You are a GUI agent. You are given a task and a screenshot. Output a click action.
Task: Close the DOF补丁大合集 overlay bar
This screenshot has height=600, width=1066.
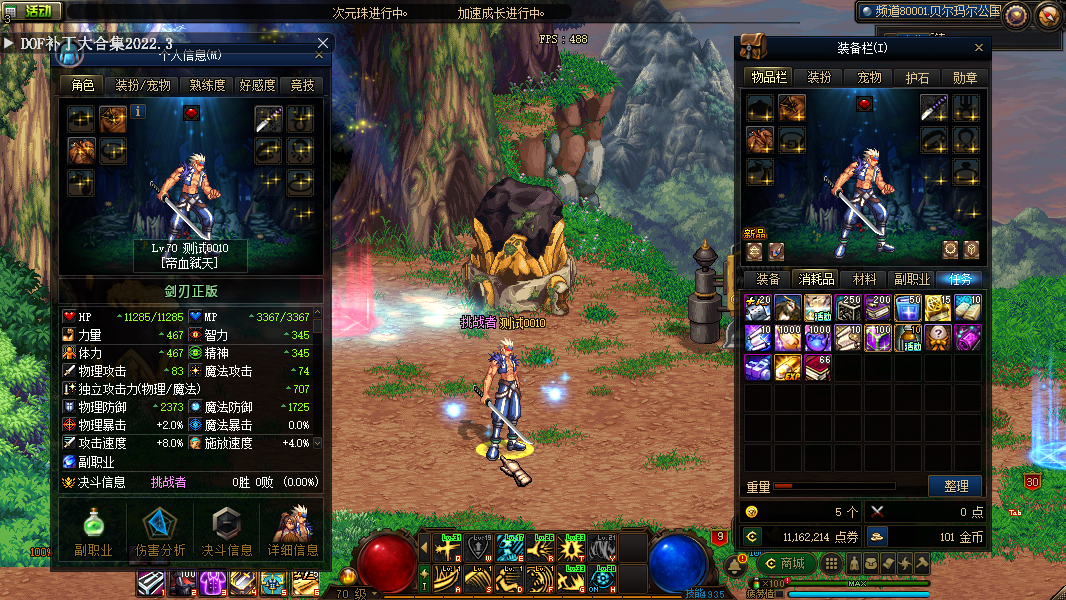323,43
